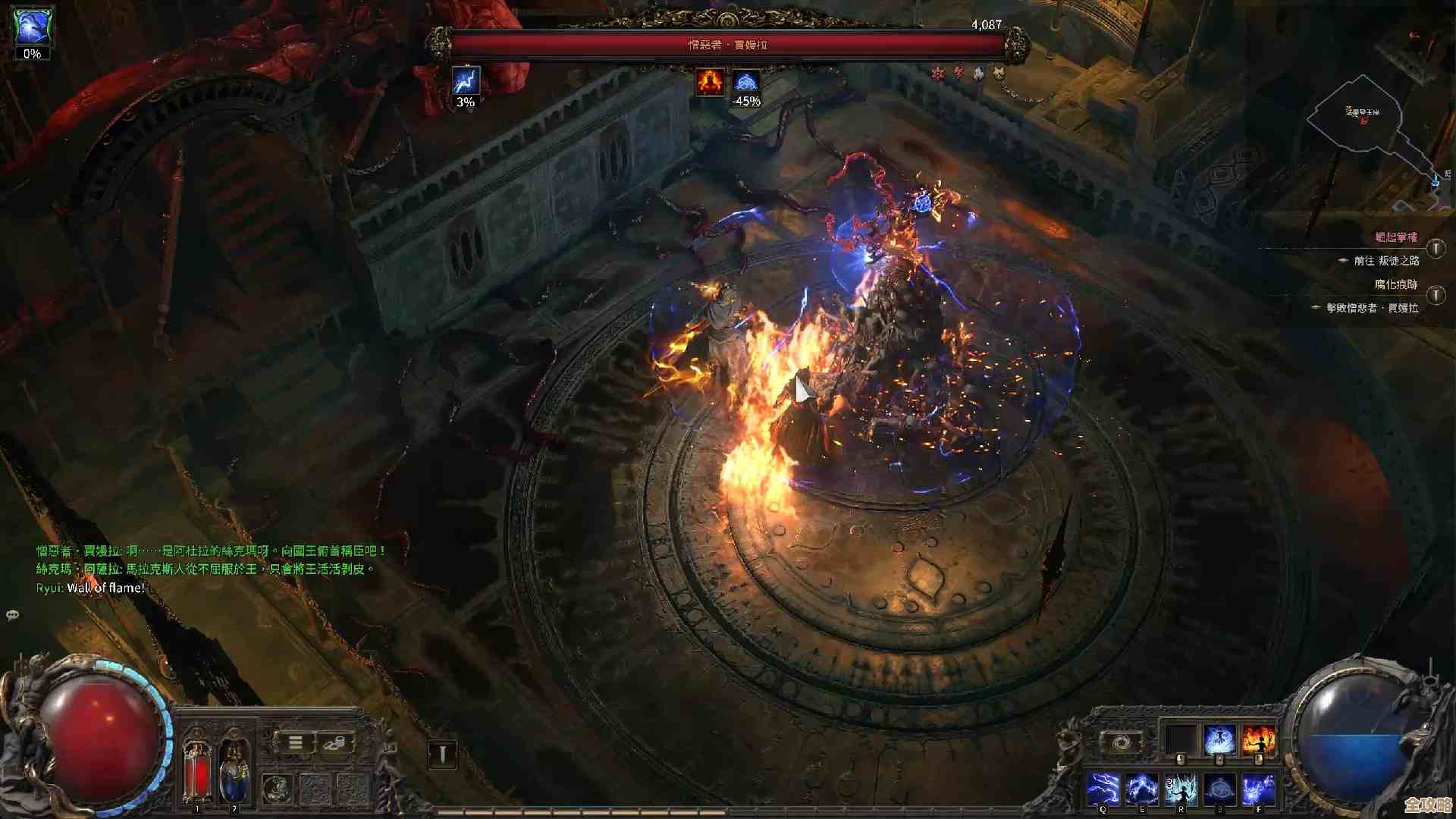This screenshot has height=819, width=1456.
Task: Click the chain-link icon button beside the menu
Action: point(334,743)
